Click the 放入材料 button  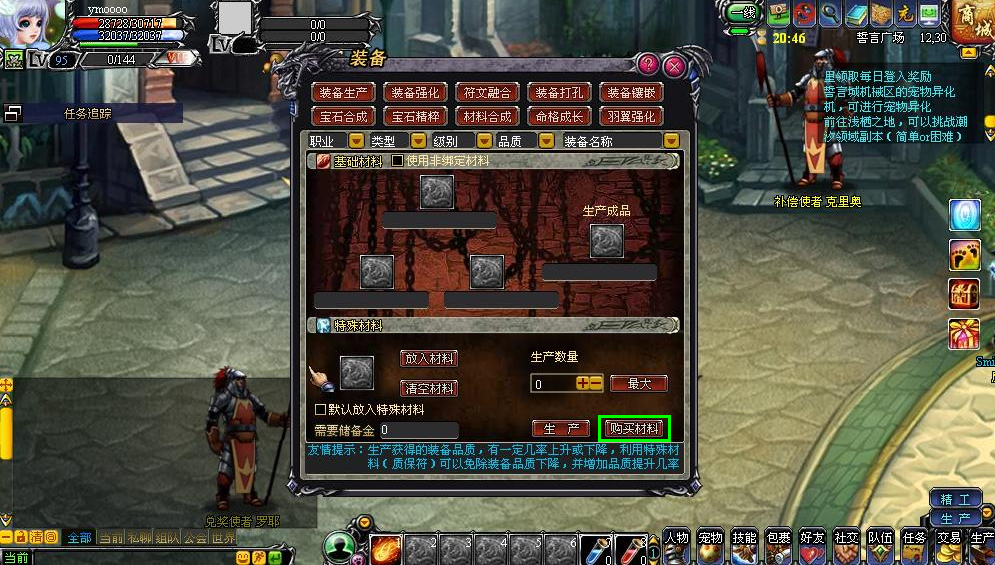coord(428,358)
